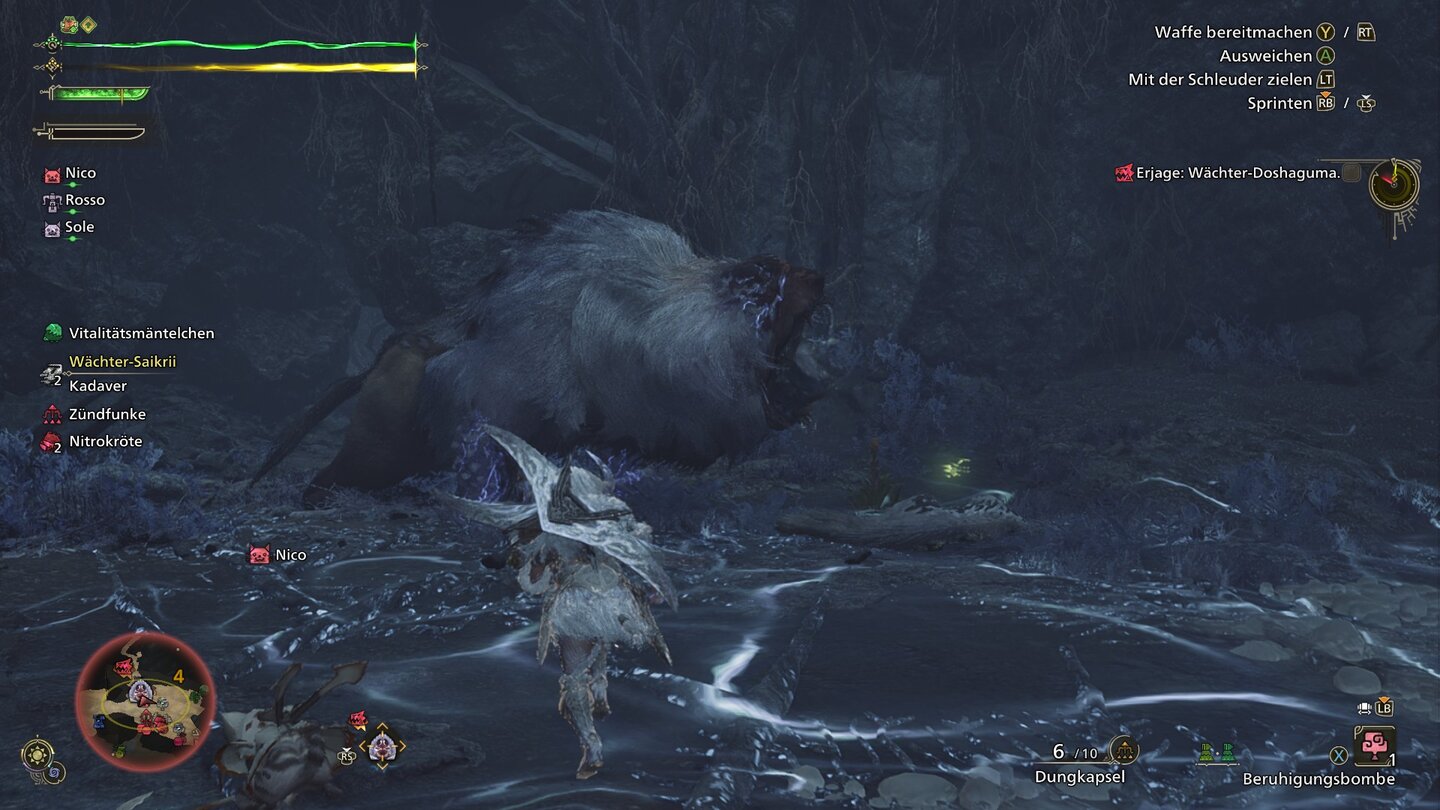Open the Wächter-Doshaguma quest objective
Image resolution: width=1440 pixels, height=810 pixels.
point(1237,173)
